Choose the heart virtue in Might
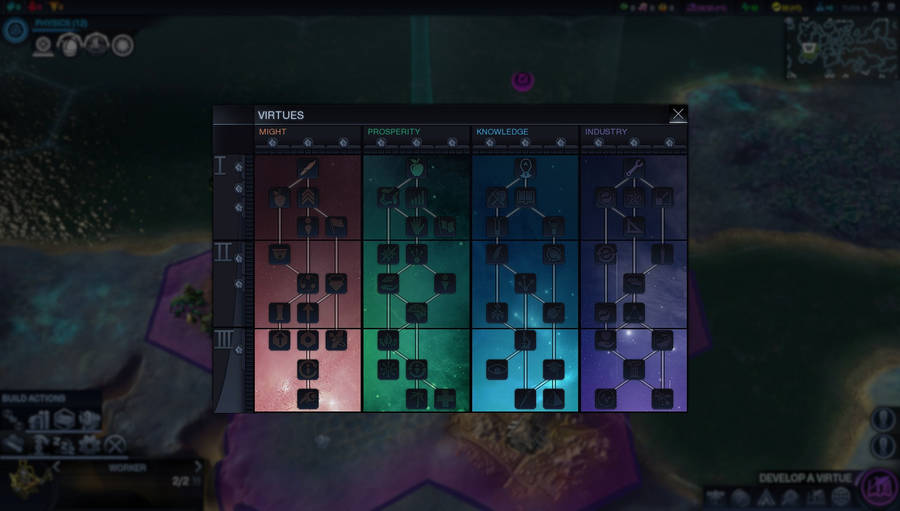This screenshot has width=900, height=511. point(336,283)
